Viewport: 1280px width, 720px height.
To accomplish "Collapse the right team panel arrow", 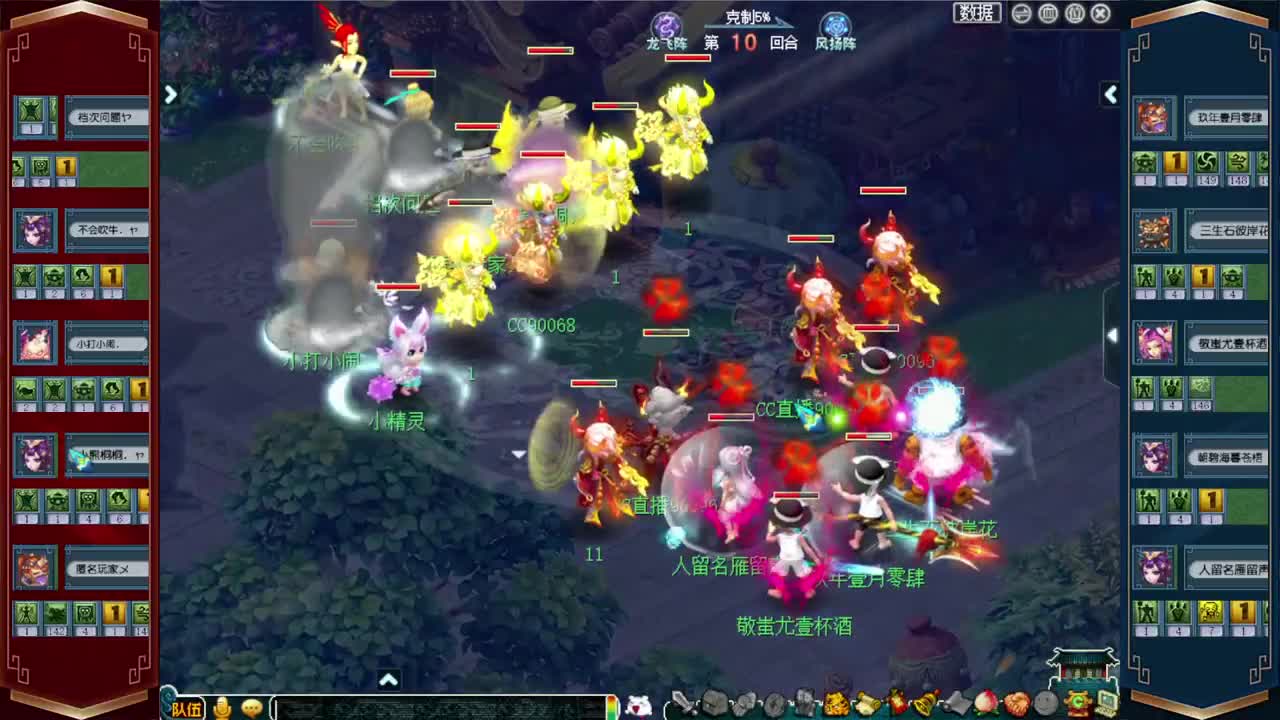I will point(1111,95).
